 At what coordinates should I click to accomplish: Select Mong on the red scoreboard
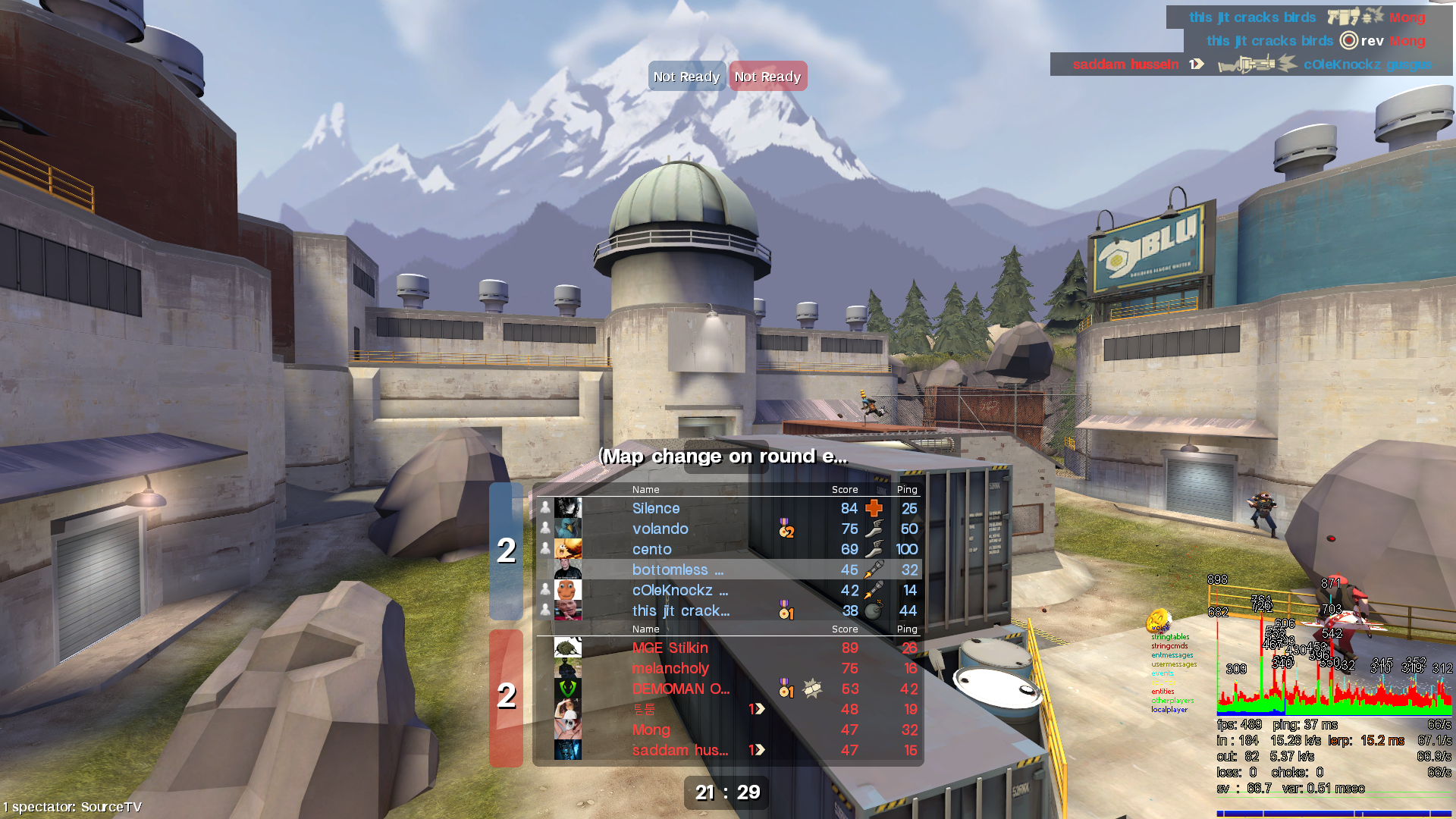pos(651,730)
